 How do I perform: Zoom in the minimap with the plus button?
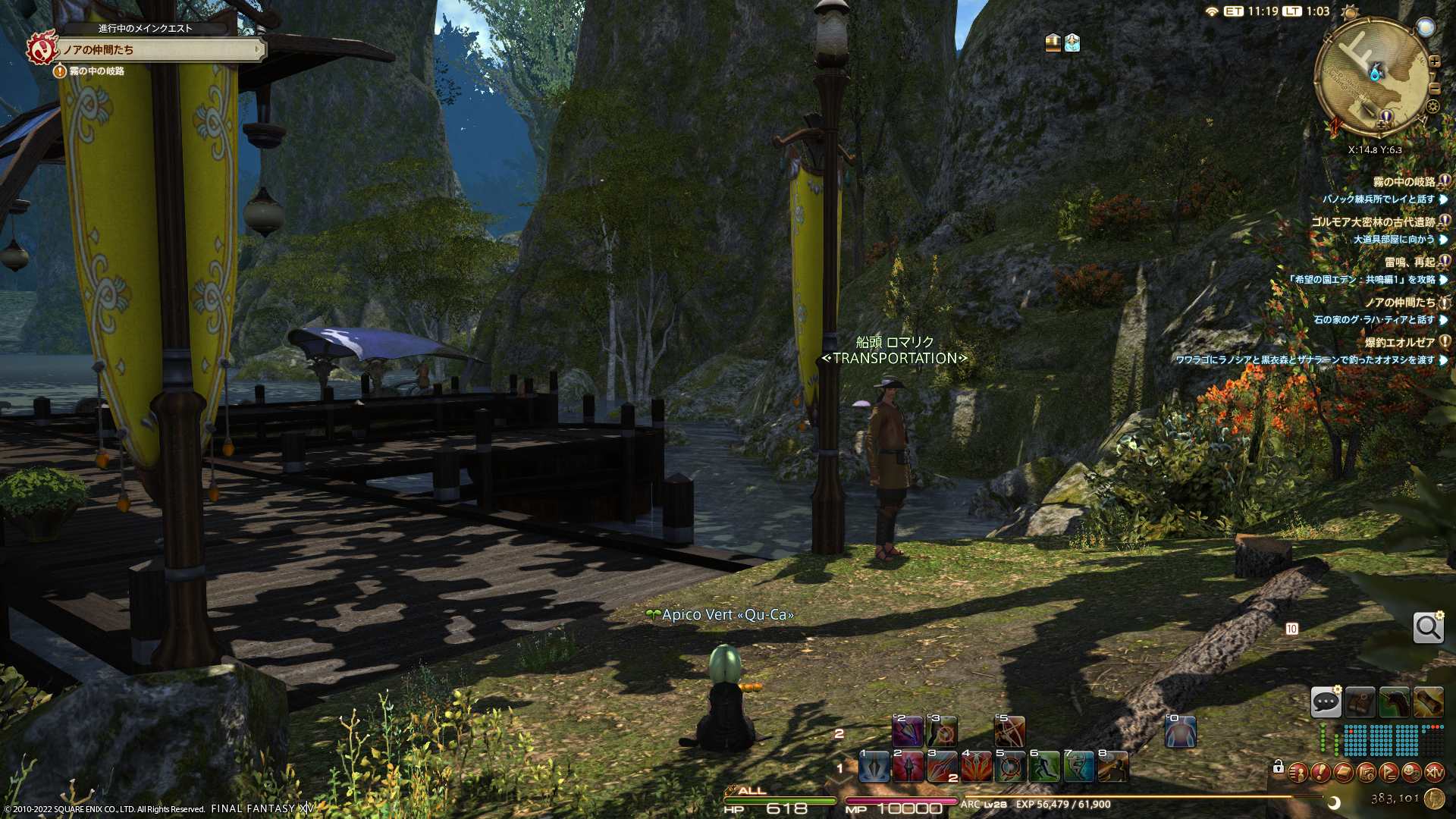coord(1434,62)
